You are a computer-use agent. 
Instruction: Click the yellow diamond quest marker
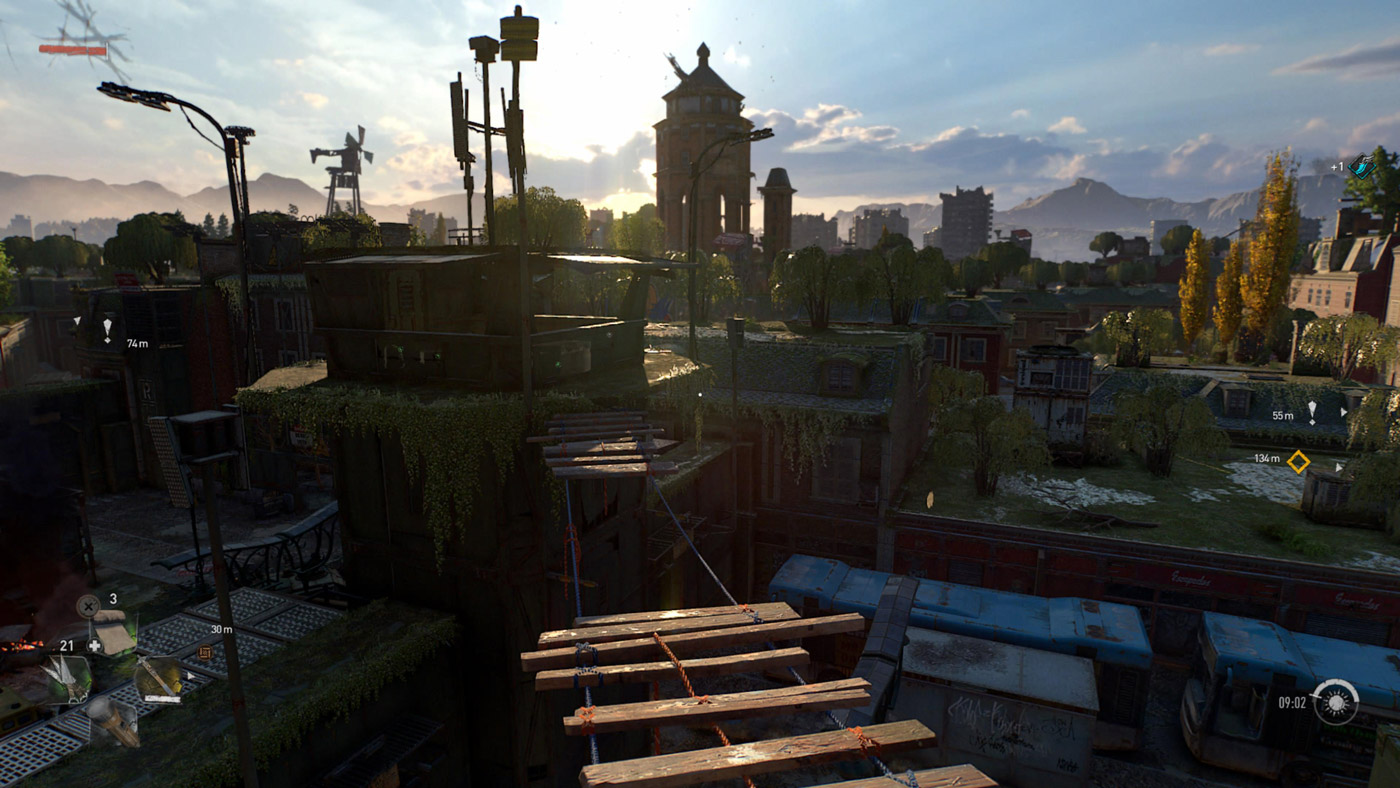(x=1298, y=461)
